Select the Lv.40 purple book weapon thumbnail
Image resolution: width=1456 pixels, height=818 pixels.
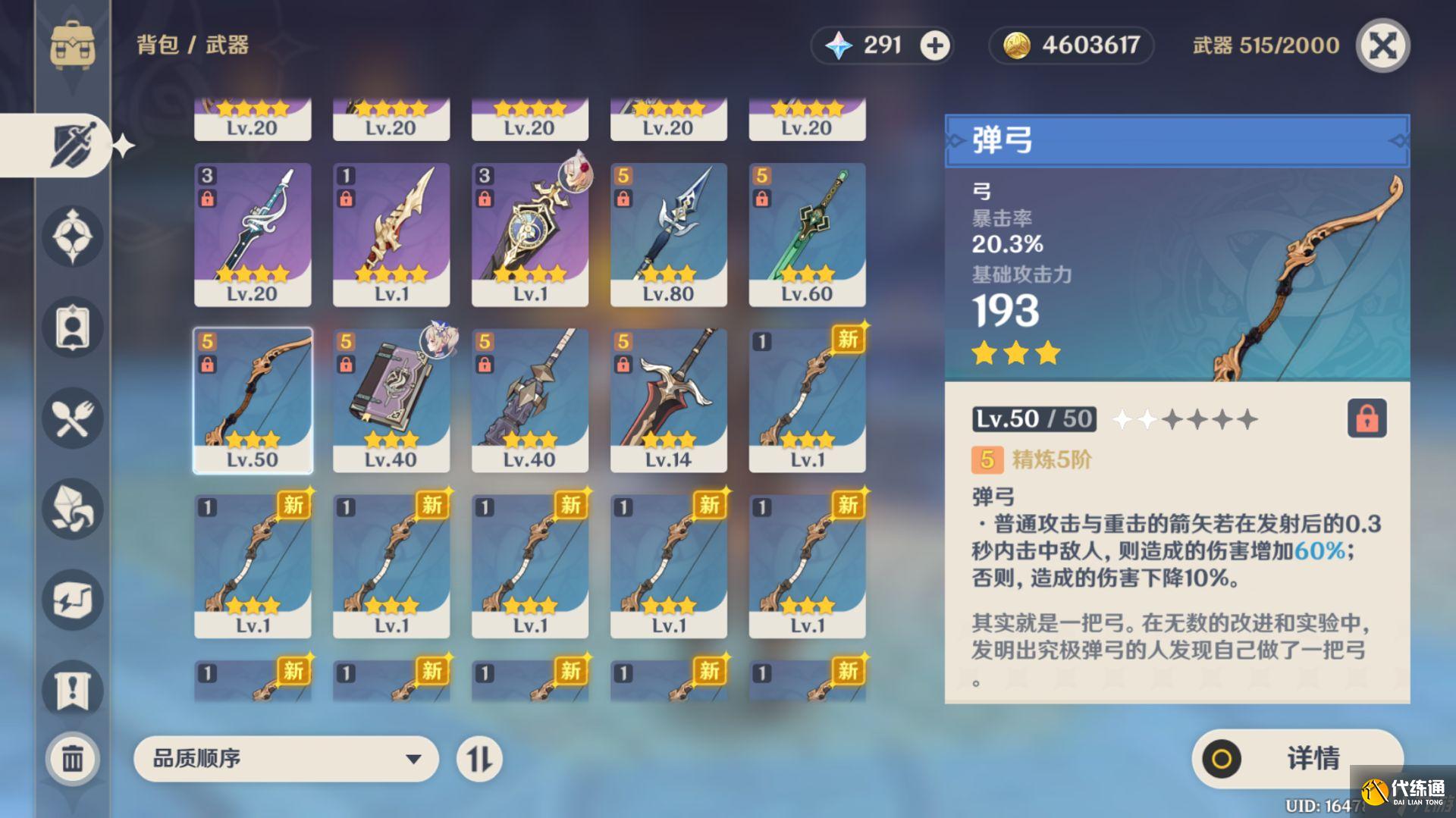[x=391, y=394]
